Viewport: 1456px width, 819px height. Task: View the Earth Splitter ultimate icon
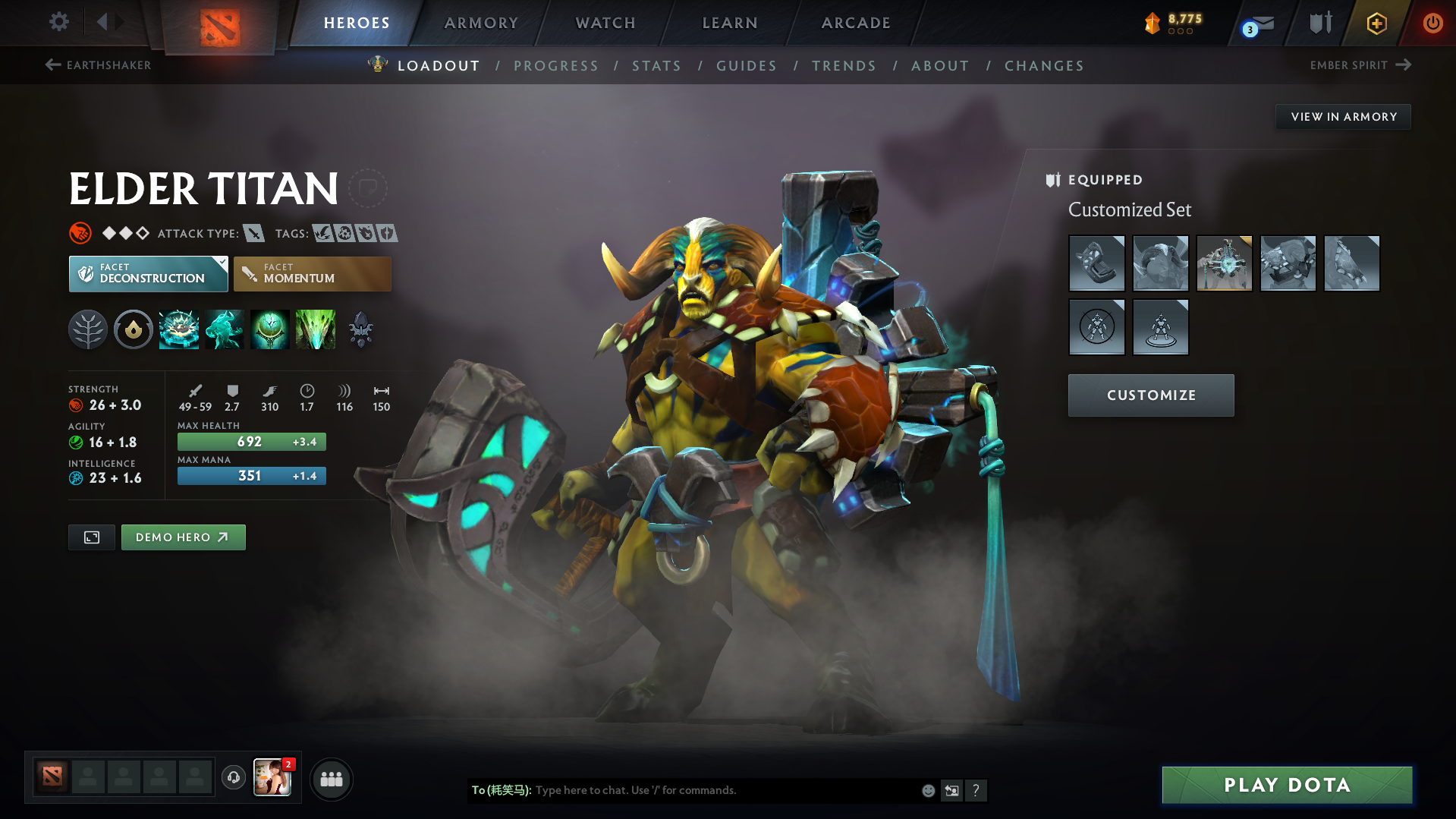coord(316,329)
